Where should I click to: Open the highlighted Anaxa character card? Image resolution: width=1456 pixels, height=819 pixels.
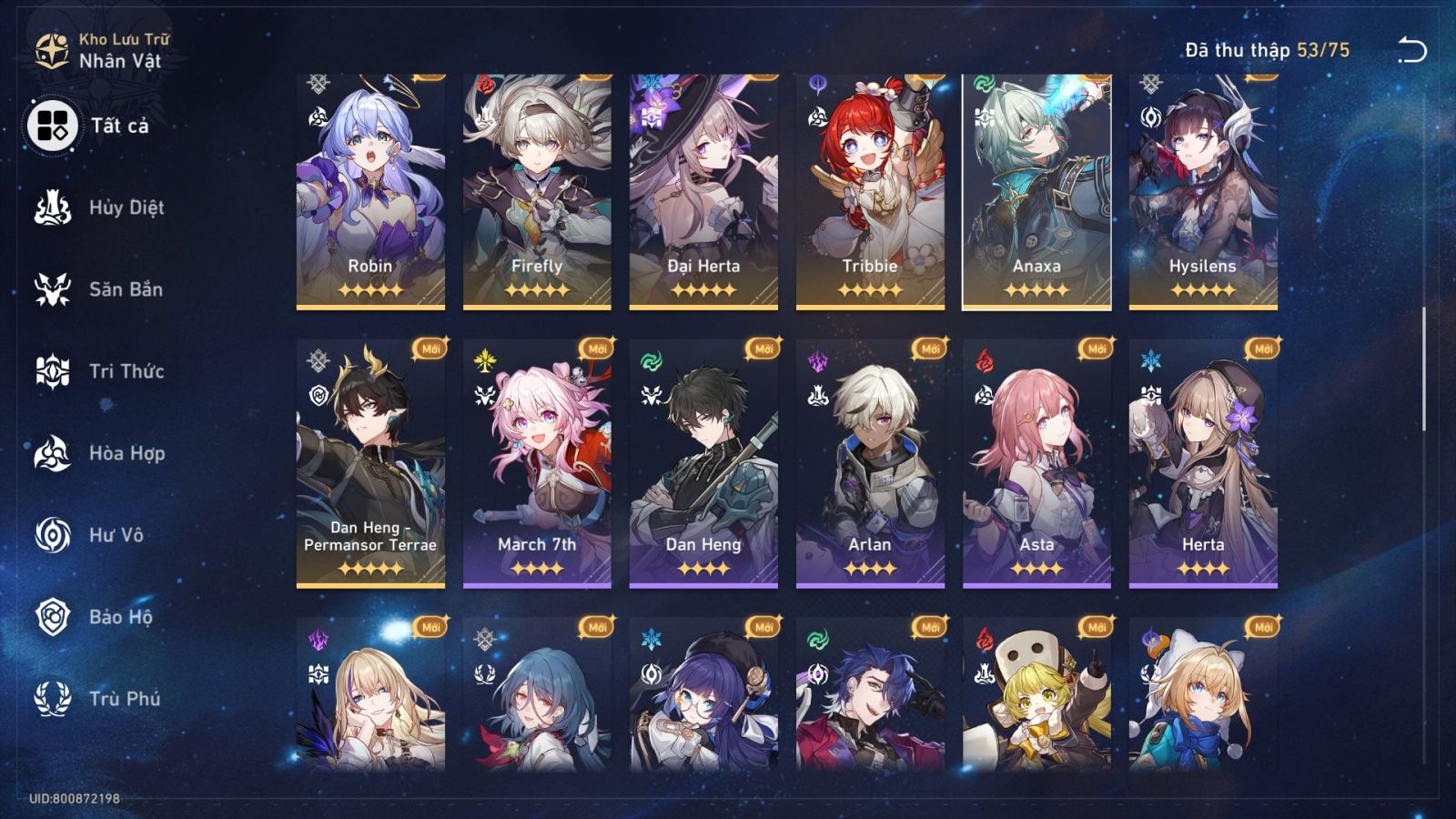pos(1036,182)
